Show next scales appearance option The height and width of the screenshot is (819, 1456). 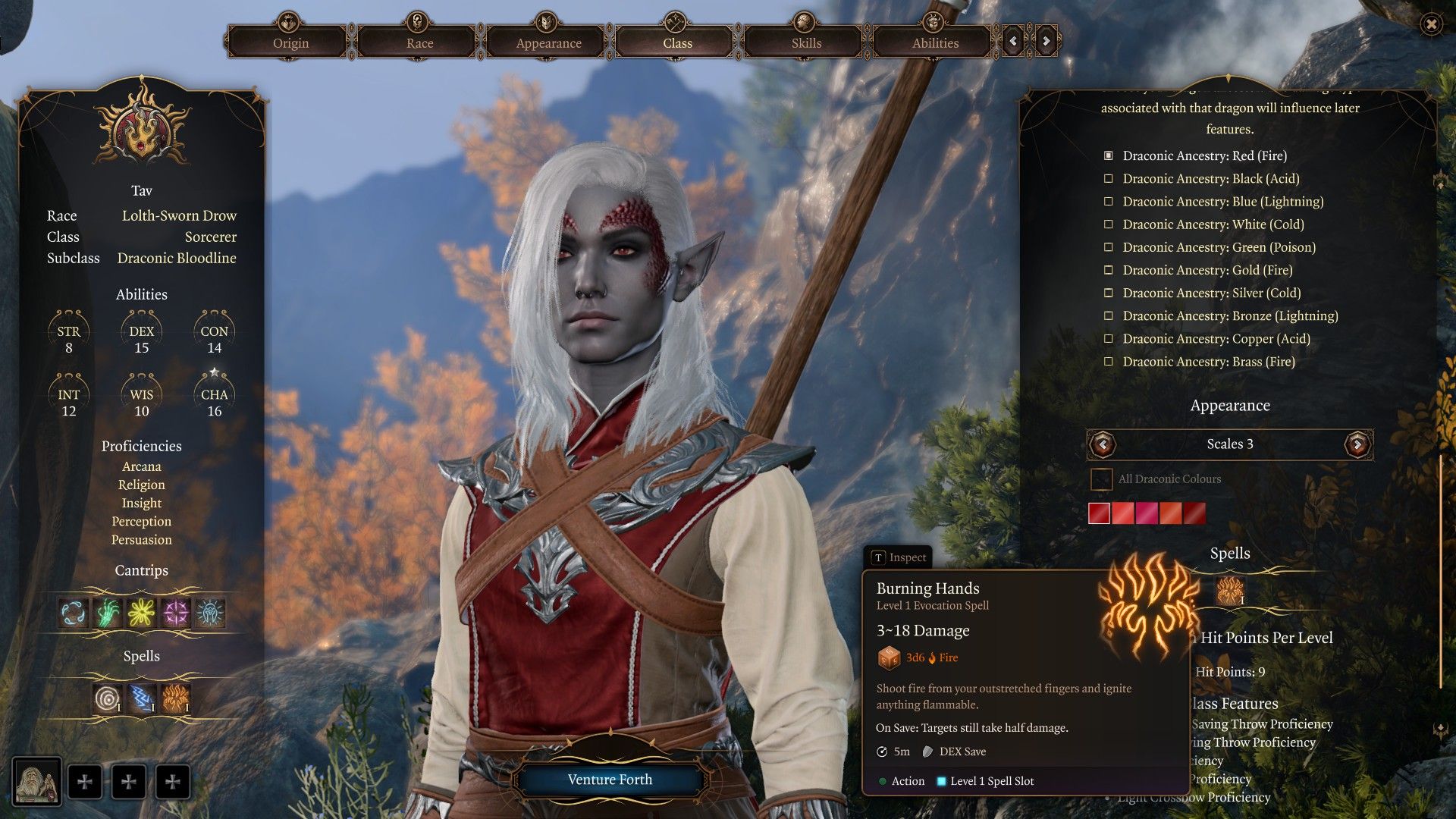click(x=1357, y=444)
